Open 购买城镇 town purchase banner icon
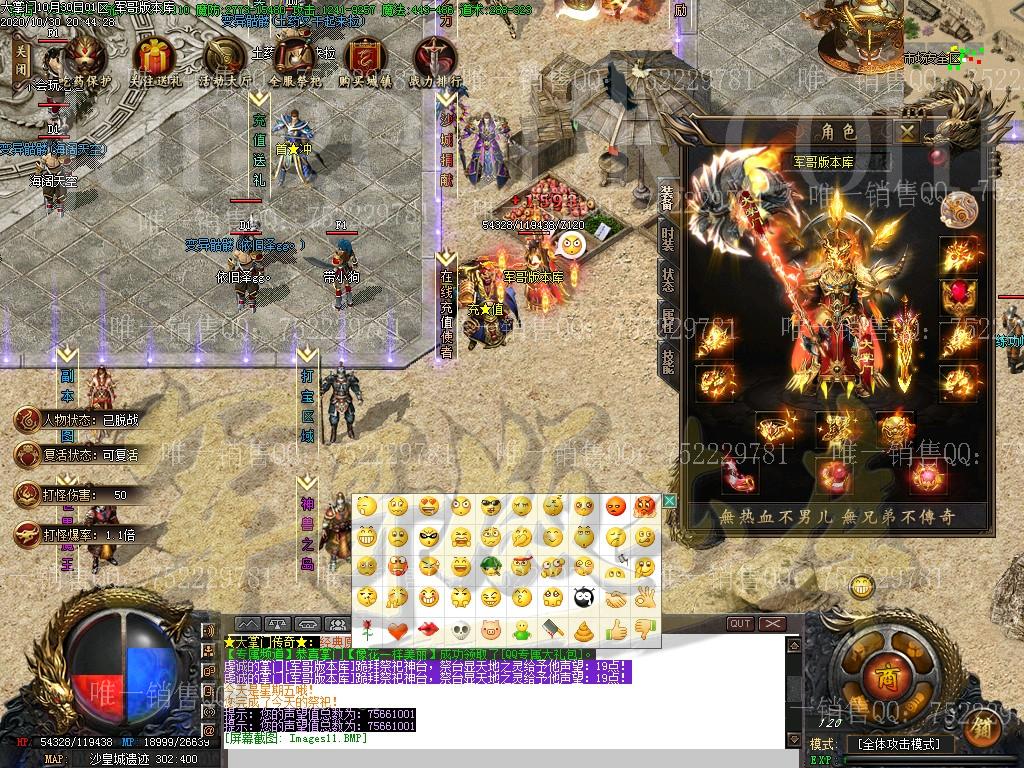This screenshot has width=1024, height=768. (365, 60)
